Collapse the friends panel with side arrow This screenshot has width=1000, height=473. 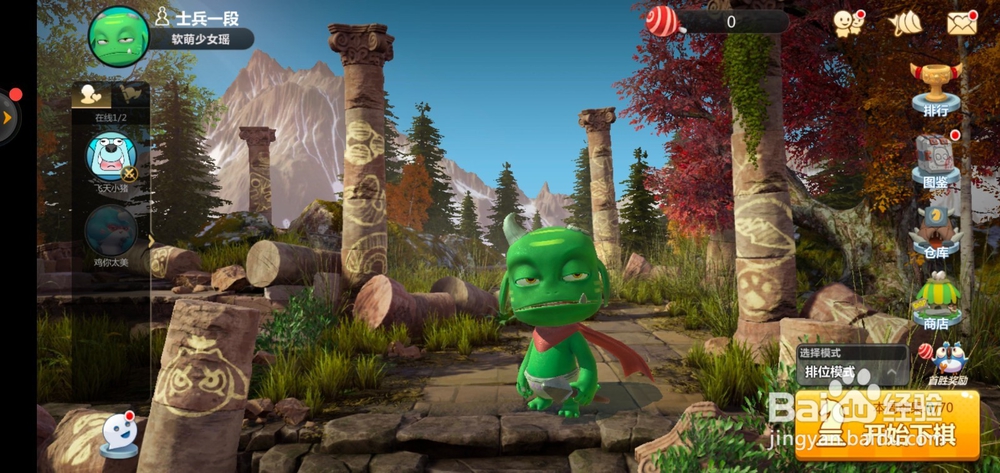click(x=152, y=240)
